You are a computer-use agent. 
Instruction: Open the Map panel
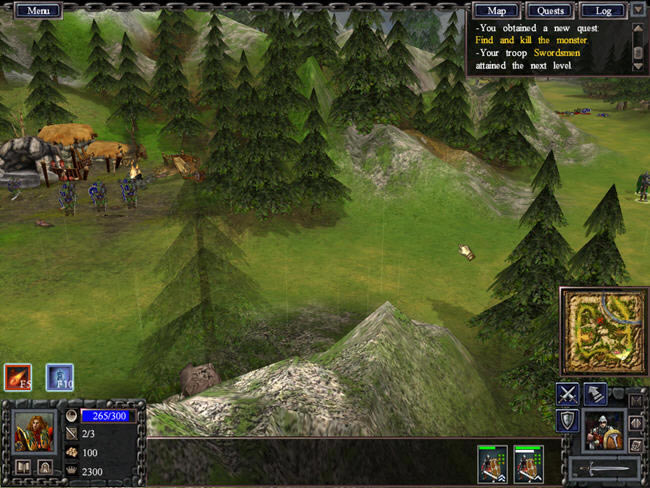point(496,10)
